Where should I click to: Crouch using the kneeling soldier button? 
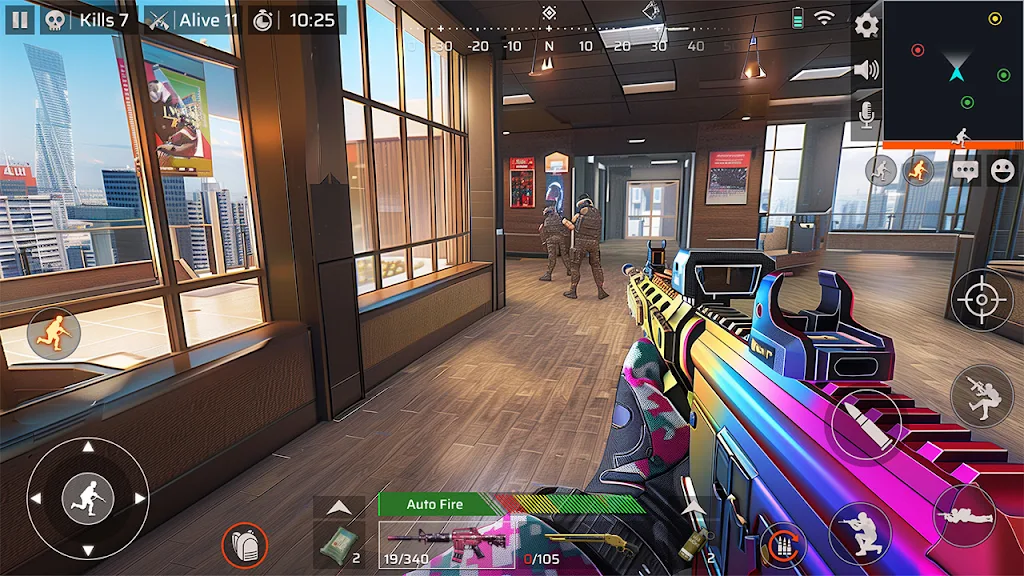(x=860, y=532)
